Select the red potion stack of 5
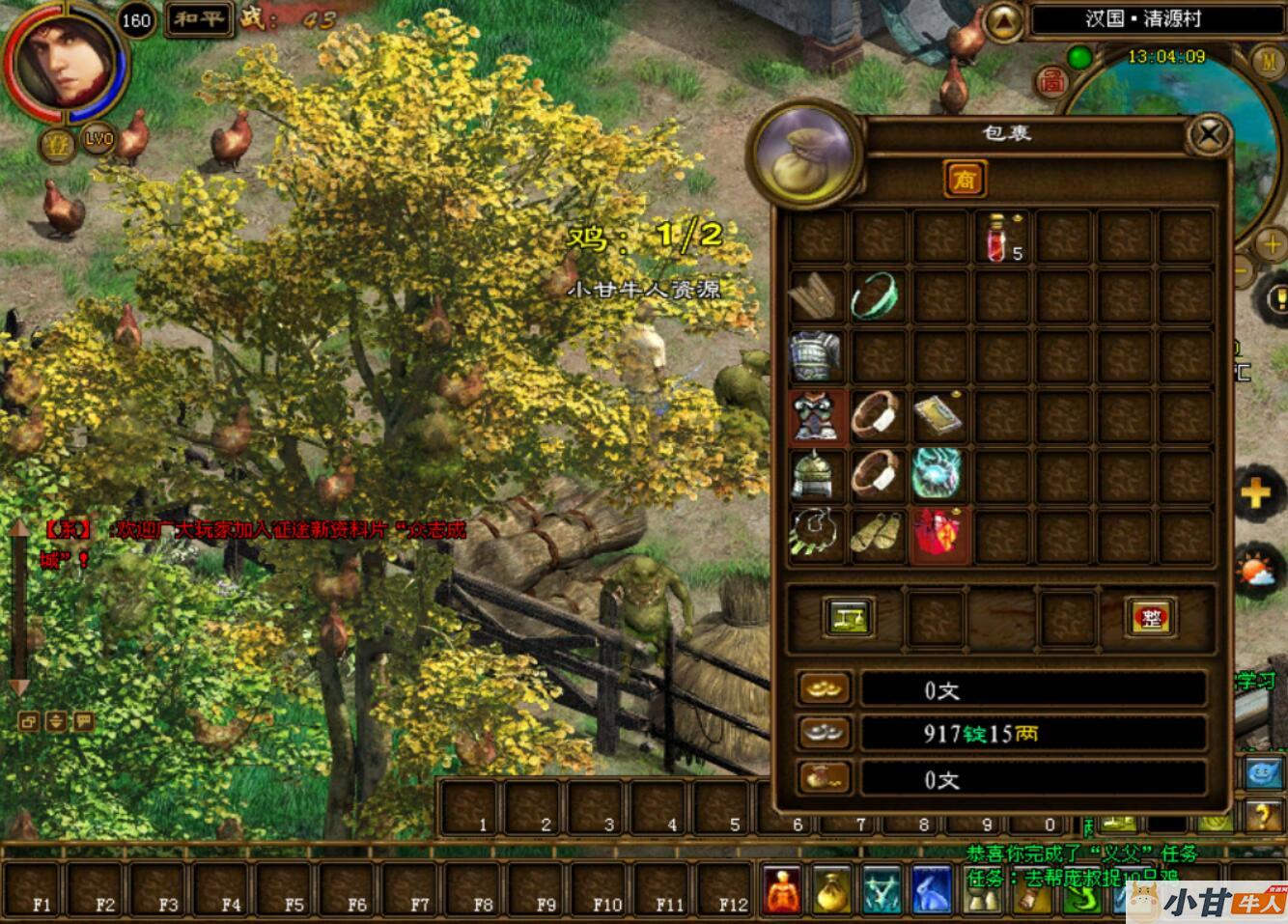The height and width of the screenshot is (924, 1288). click(x=1001, y=238)
